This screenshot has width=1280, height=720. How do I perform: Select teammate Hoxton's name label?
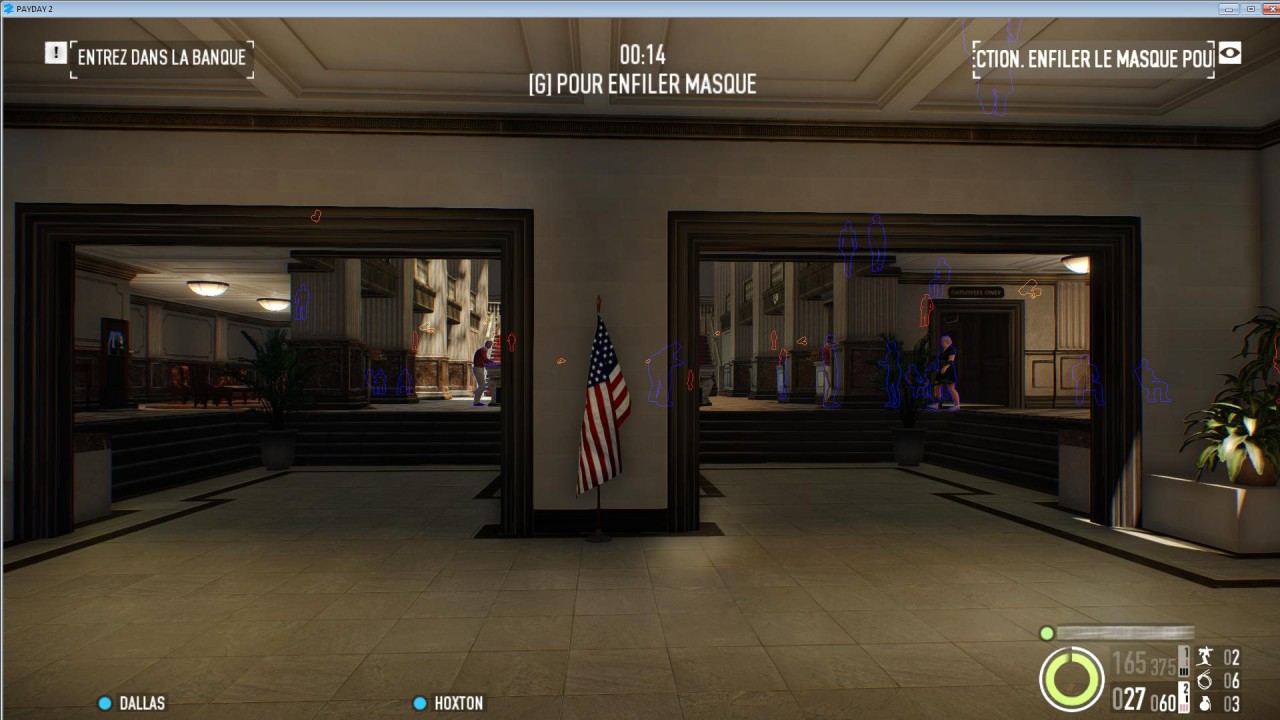pos(458,703)
